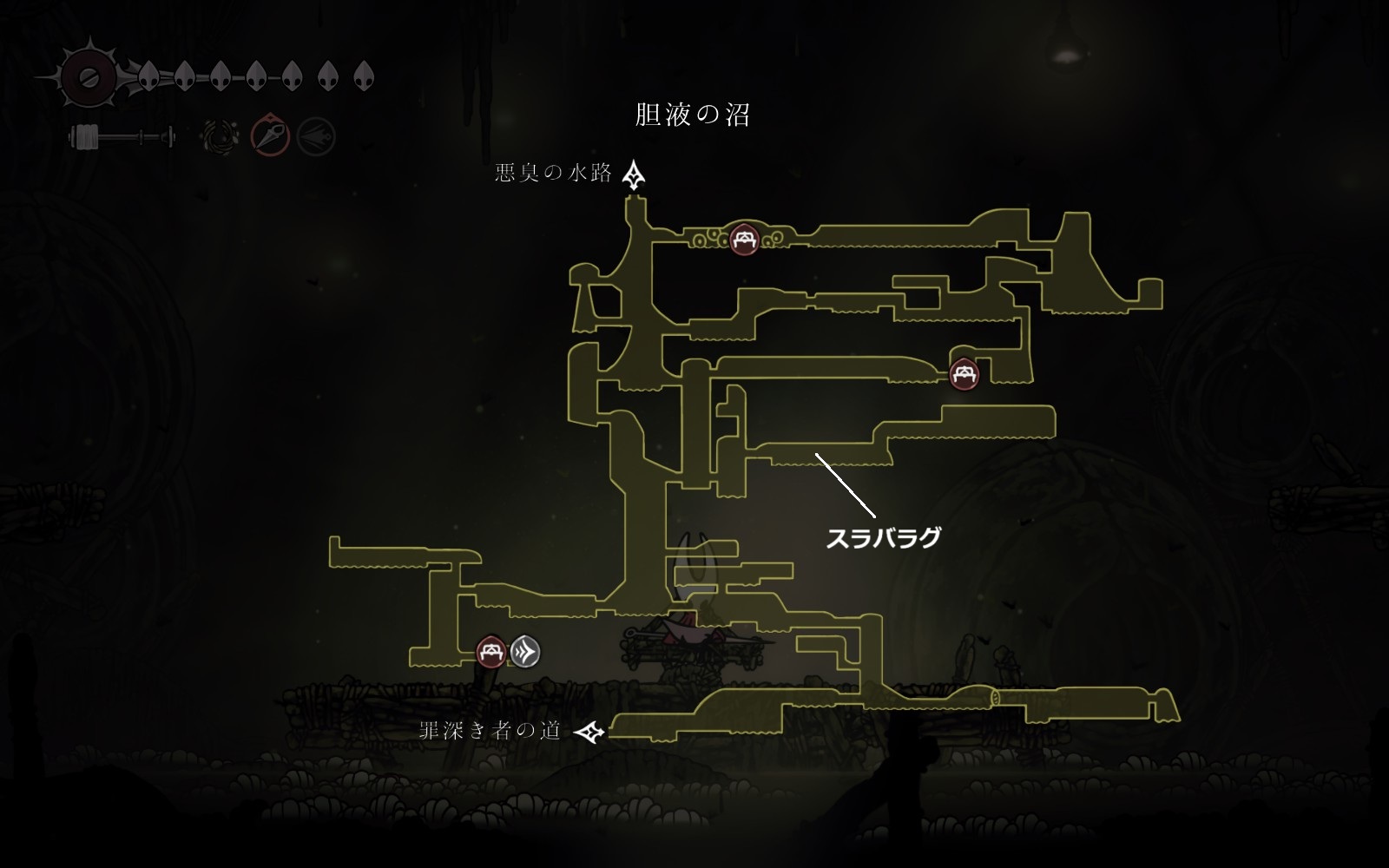The image size is (1389, 868).
Task: Click the スラバラグ map annotation label
Action: (883, 538)
